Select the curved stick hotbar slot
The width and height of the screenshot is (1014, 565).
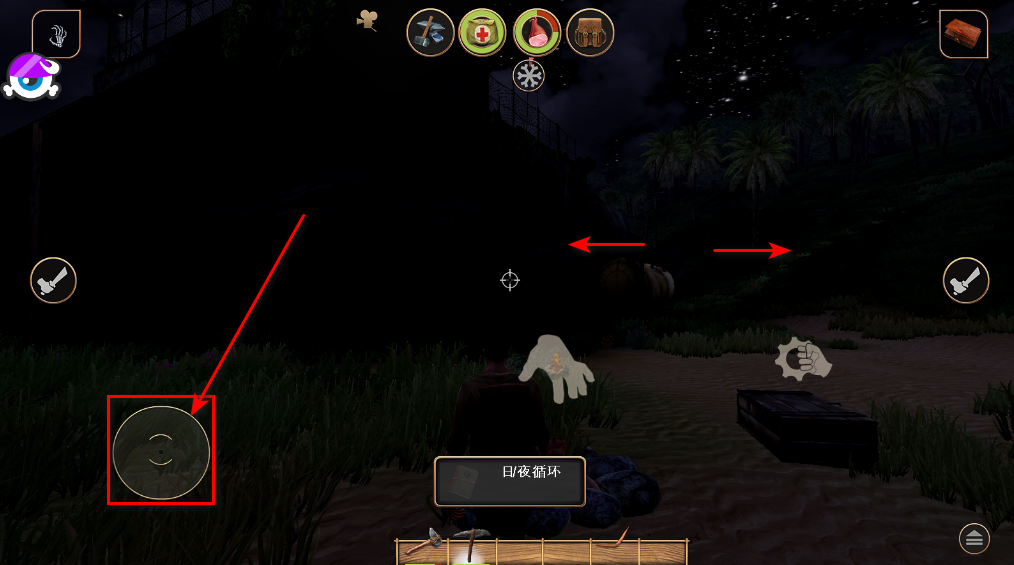pyautogui.click(x=614, y=547)
